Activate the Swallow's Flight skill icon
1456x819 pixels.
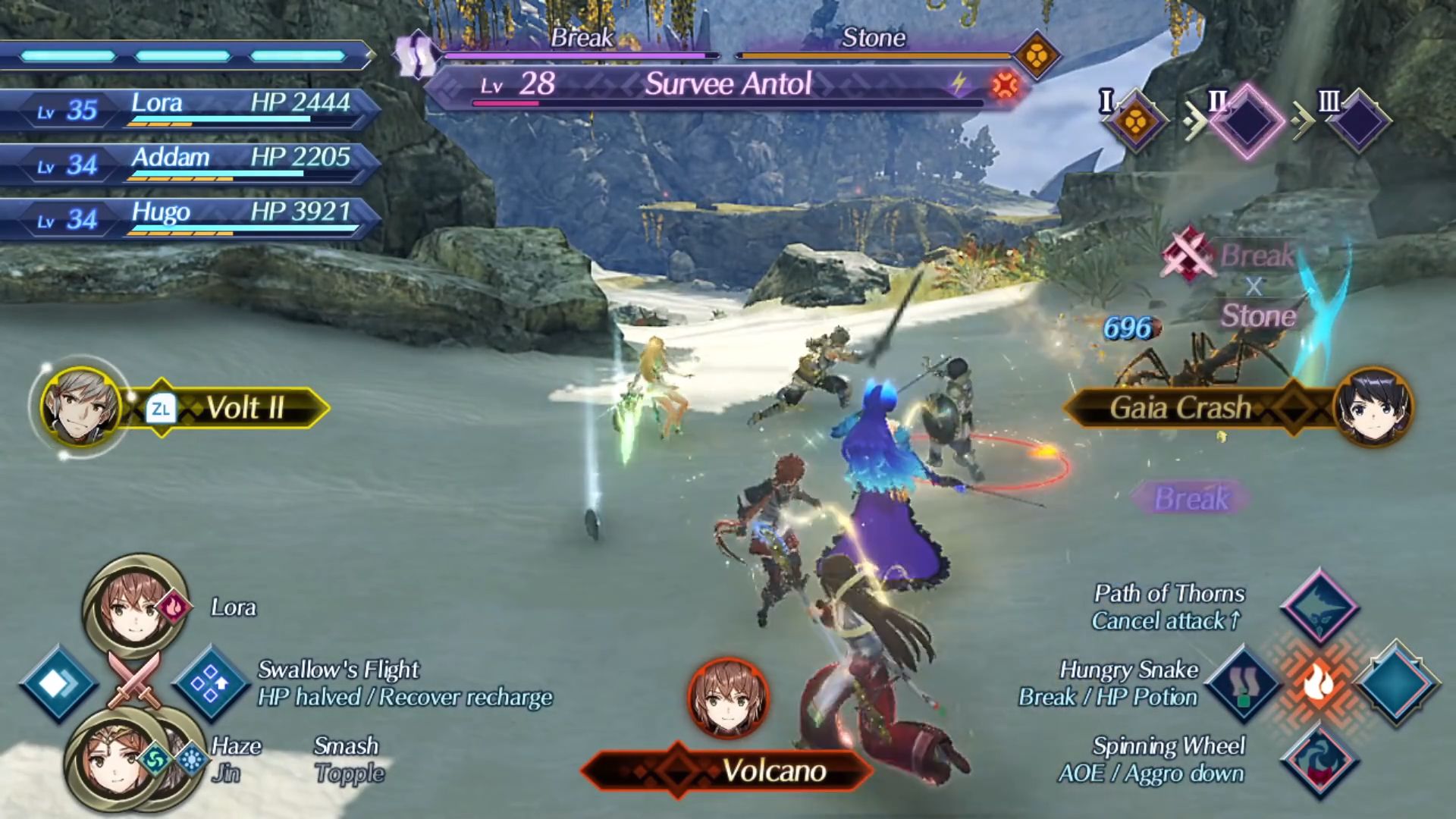pyautogui.click(x=211, y=684)
